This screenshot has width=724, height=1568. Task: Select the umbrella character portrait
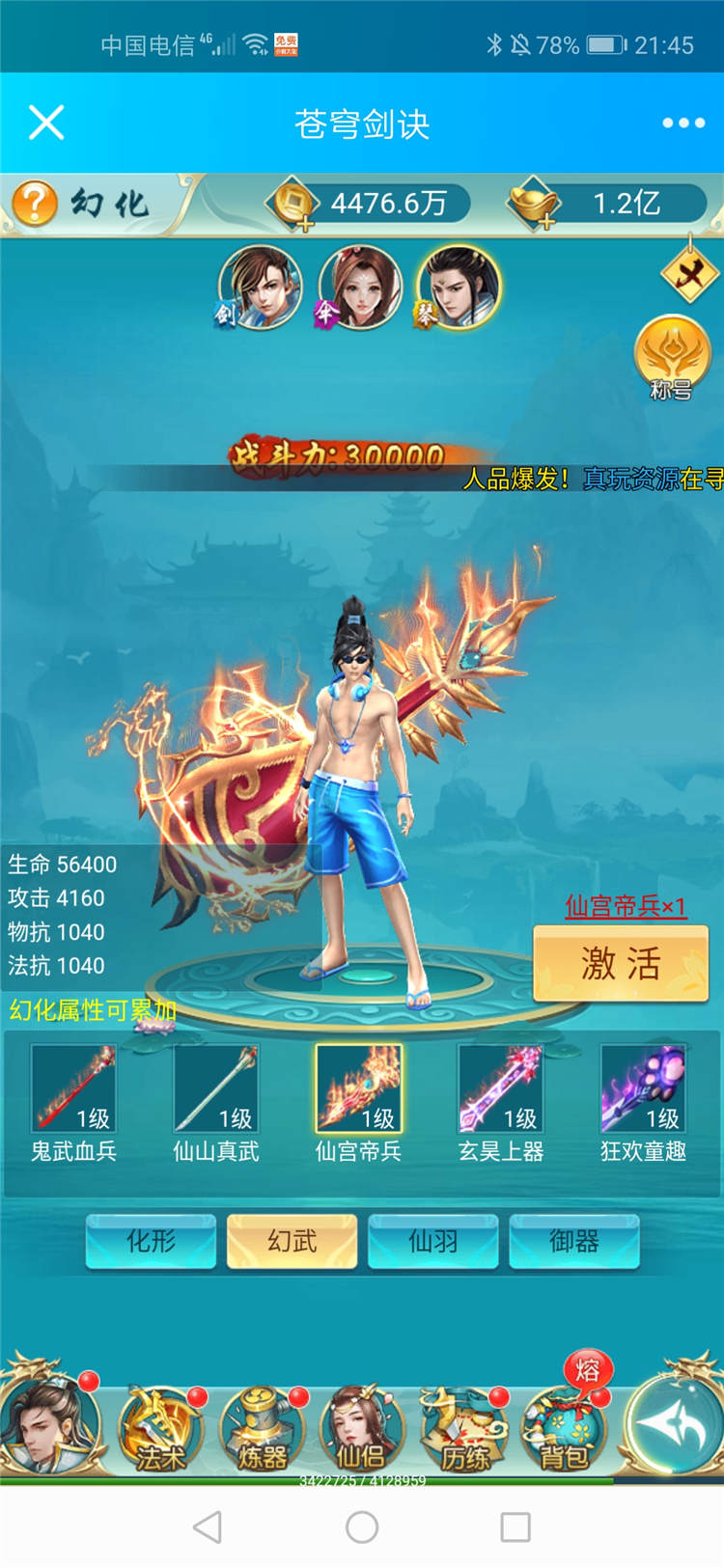point(359,287)
